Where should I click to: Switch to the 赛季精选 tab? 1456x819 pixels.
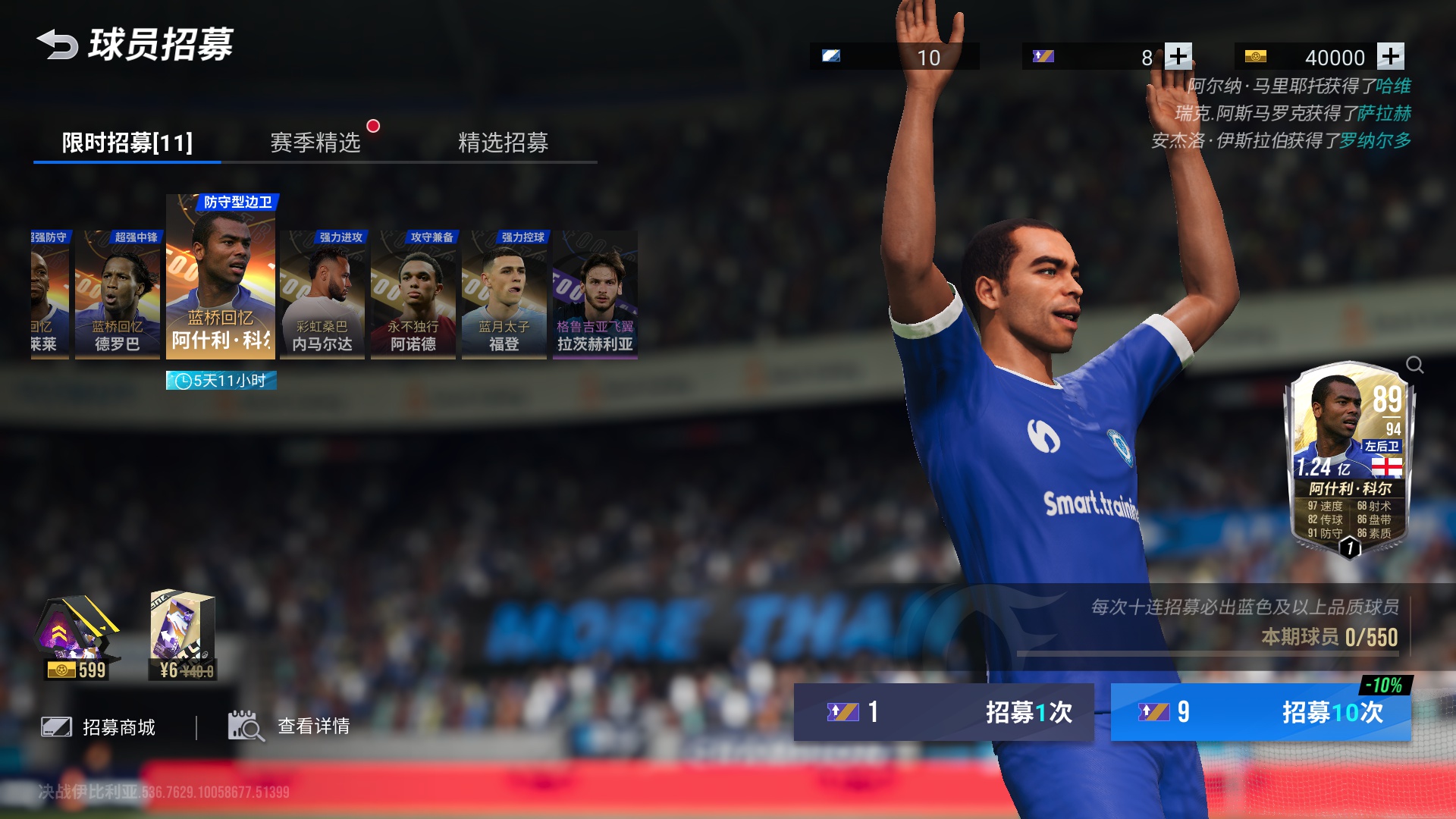(315, 142)
